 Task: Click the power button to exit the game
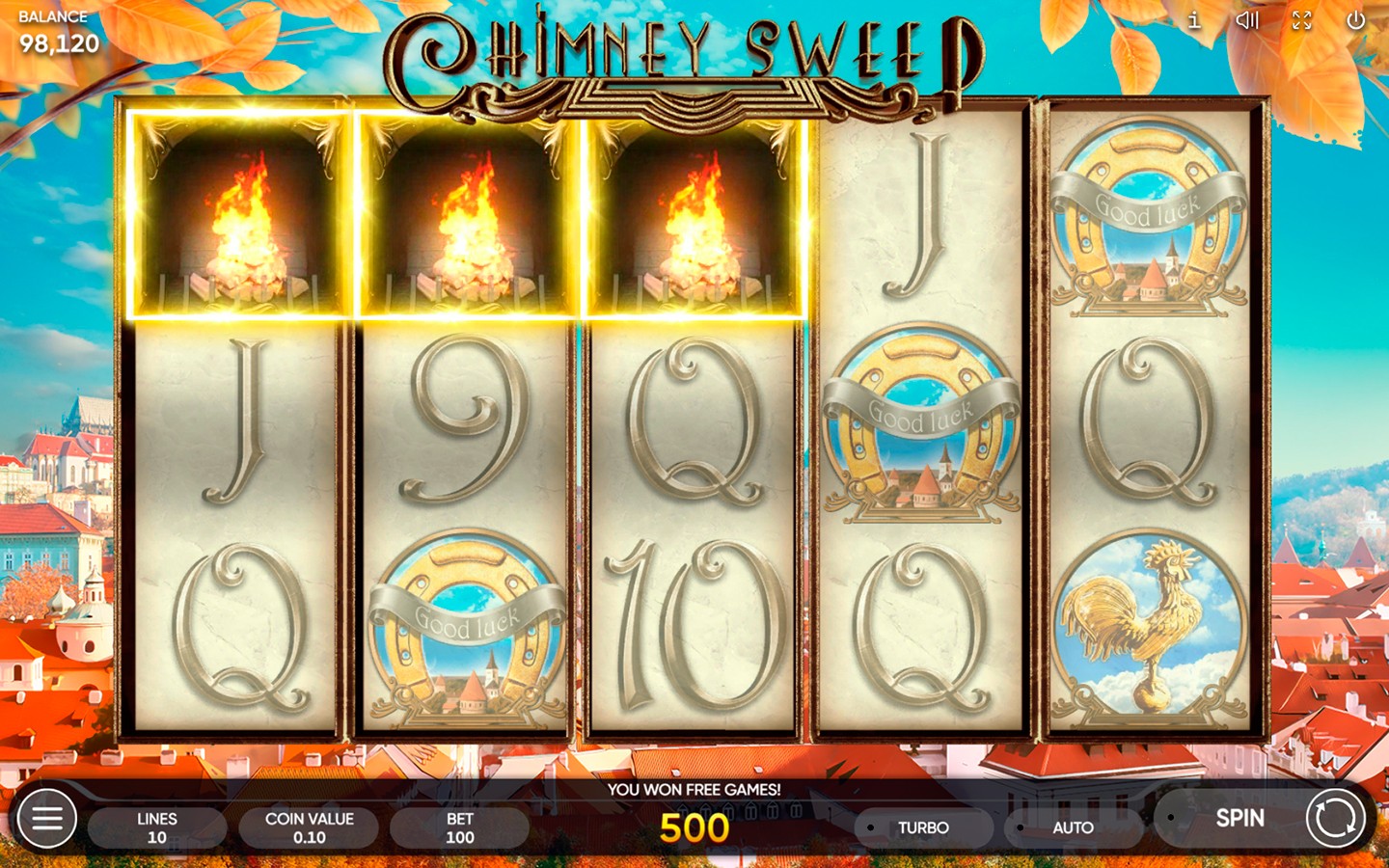(x=1354, y=21)
